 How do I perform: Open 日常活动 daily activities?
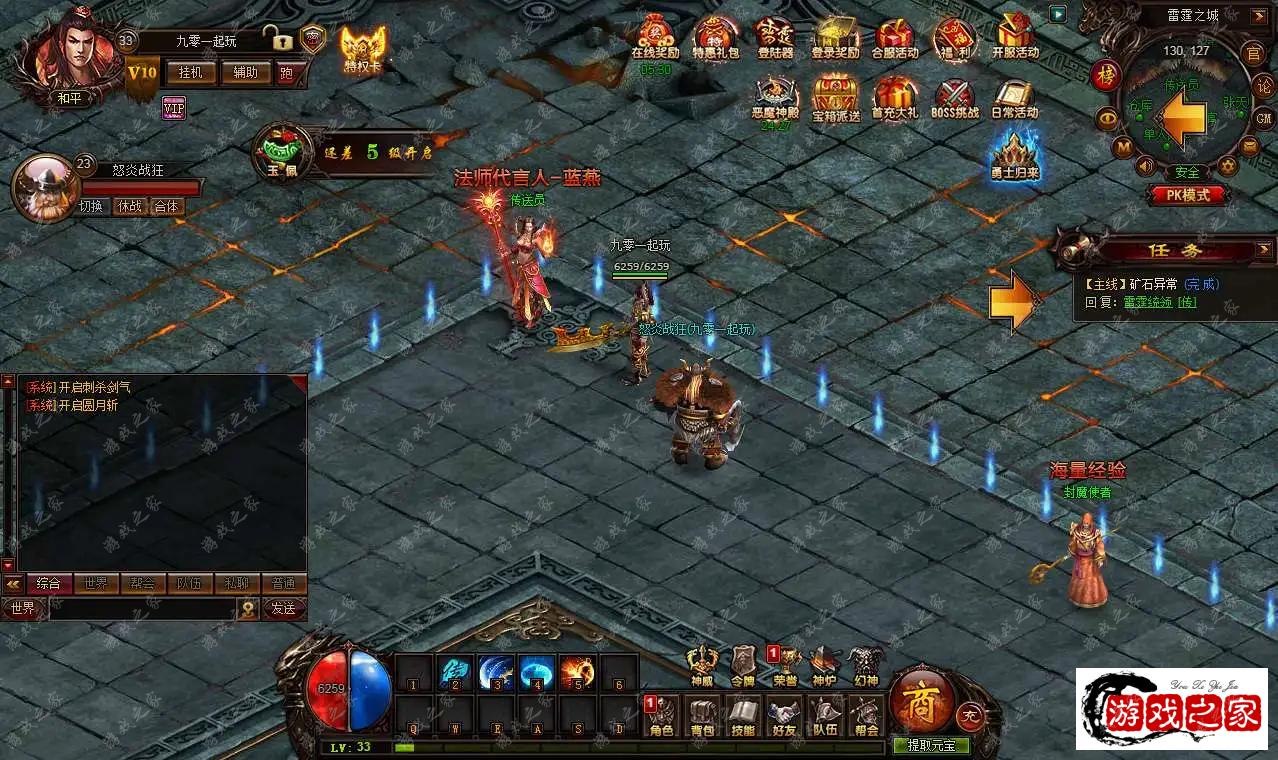(x=1015, y=100)
